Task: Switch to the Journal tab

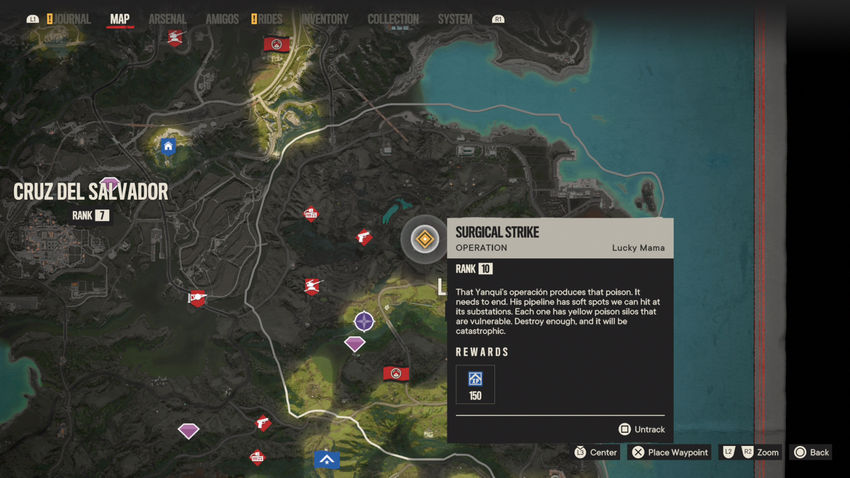Action: [x=72, y=19]
